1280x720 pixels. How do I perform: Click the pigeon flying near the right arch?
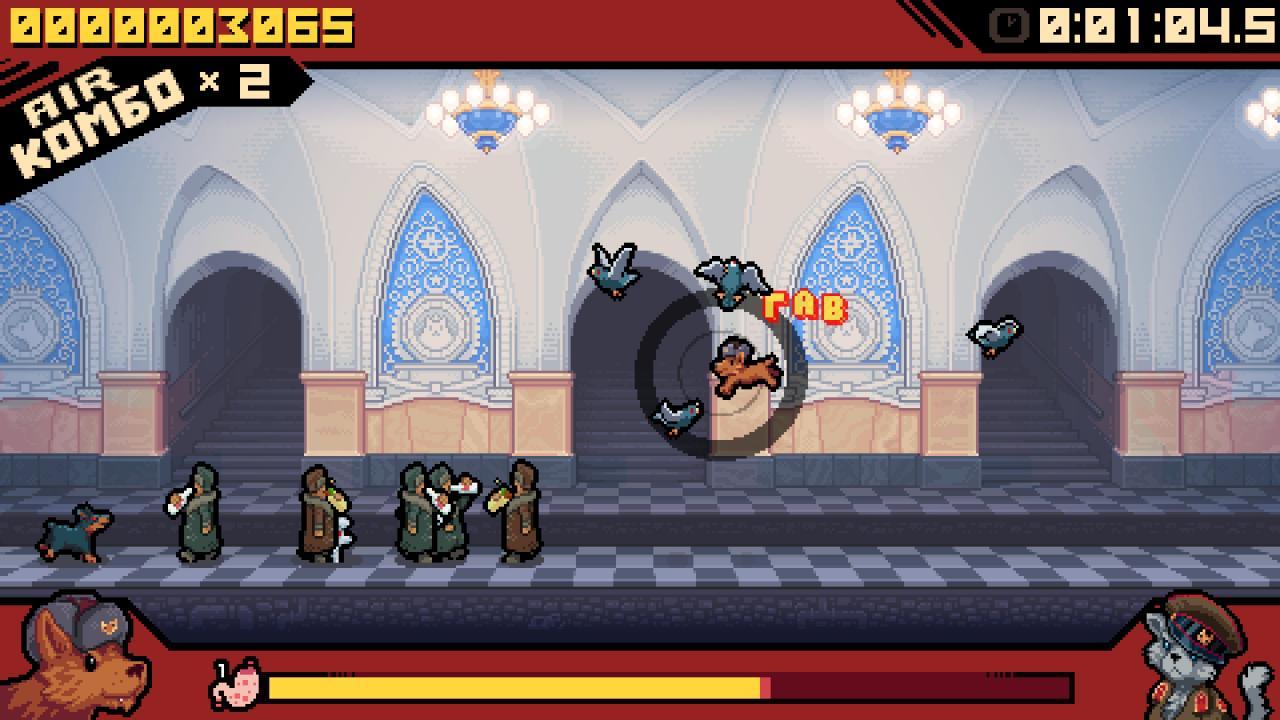[x=995, y=333]
